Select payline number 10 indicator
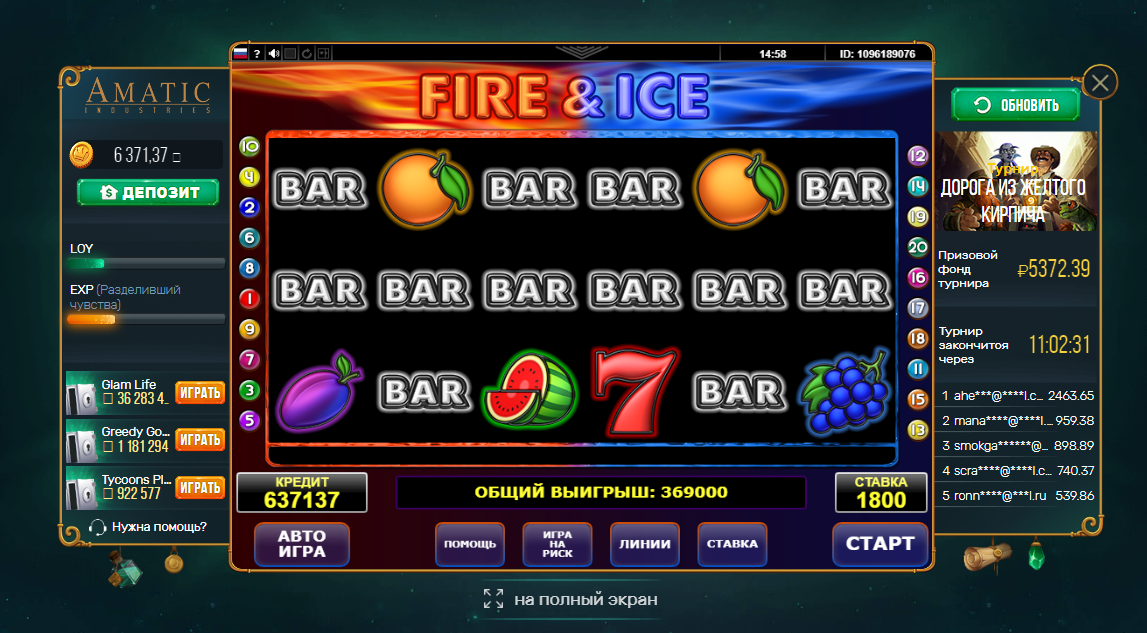Viewport: 1147px width, 633px height. pyautogui.click(x=249, y=147)
